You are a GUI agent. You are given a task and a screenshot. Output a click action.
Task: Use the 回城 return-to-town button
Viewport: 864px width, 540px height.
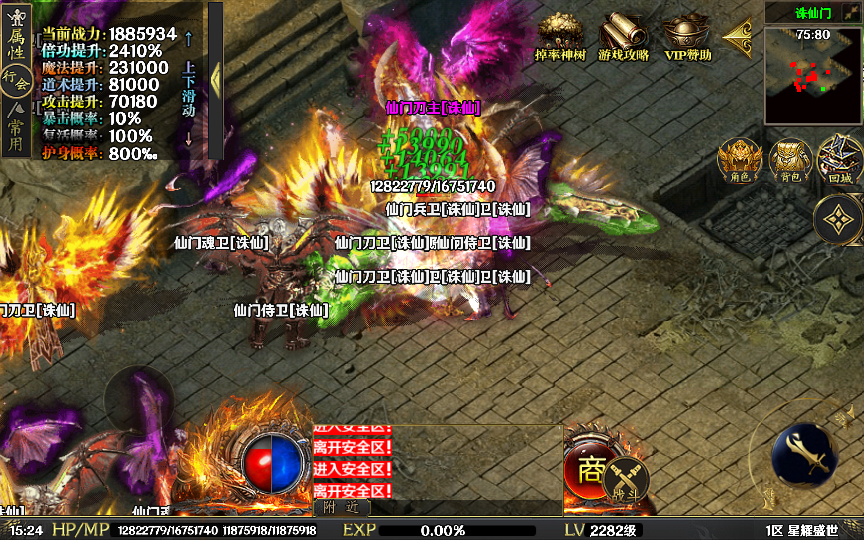pyautogui.click(x=840, y=160)
